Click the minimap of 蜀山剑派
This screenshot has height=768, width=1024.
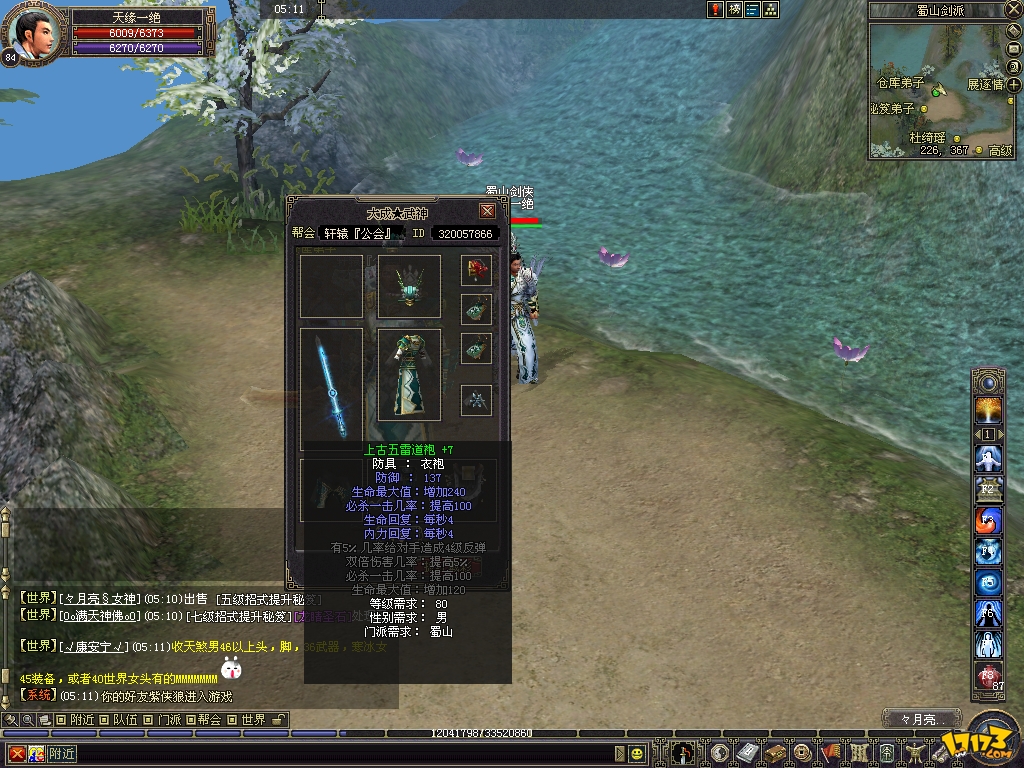tap(940, 88)
